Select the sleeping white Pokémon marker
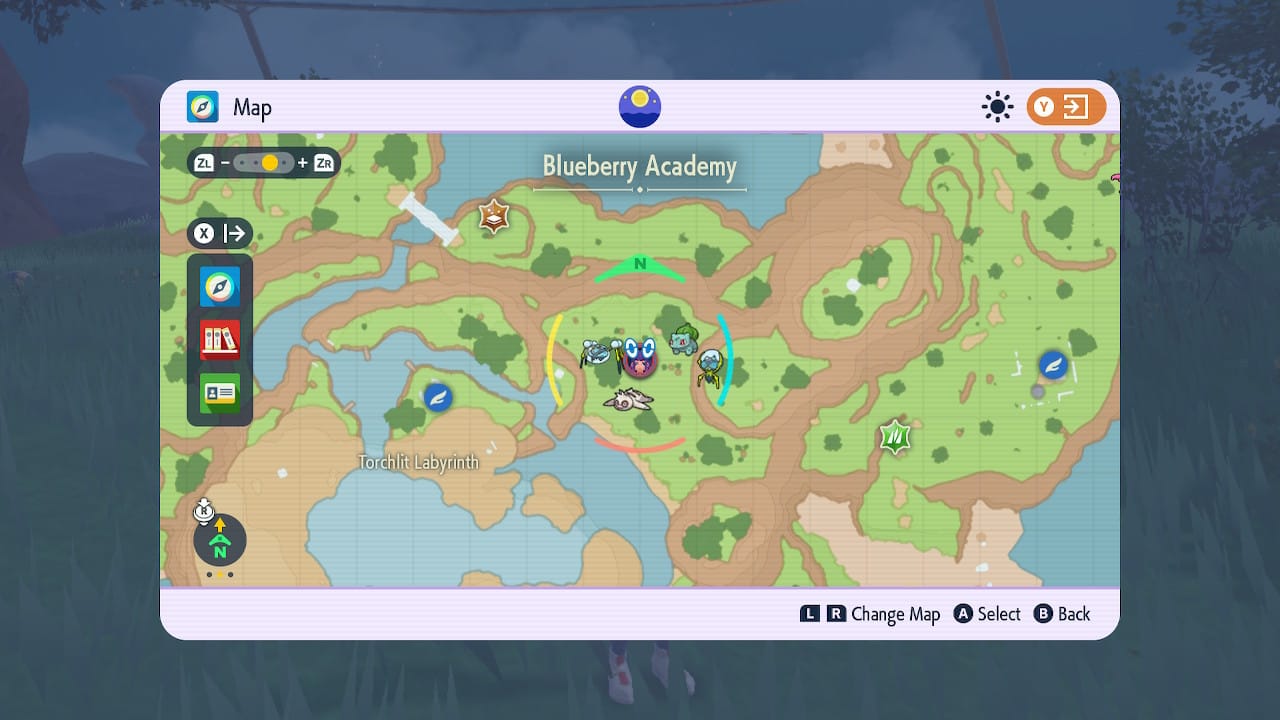1280x720 pixels. pyautogui.click(x=630, y=401)
